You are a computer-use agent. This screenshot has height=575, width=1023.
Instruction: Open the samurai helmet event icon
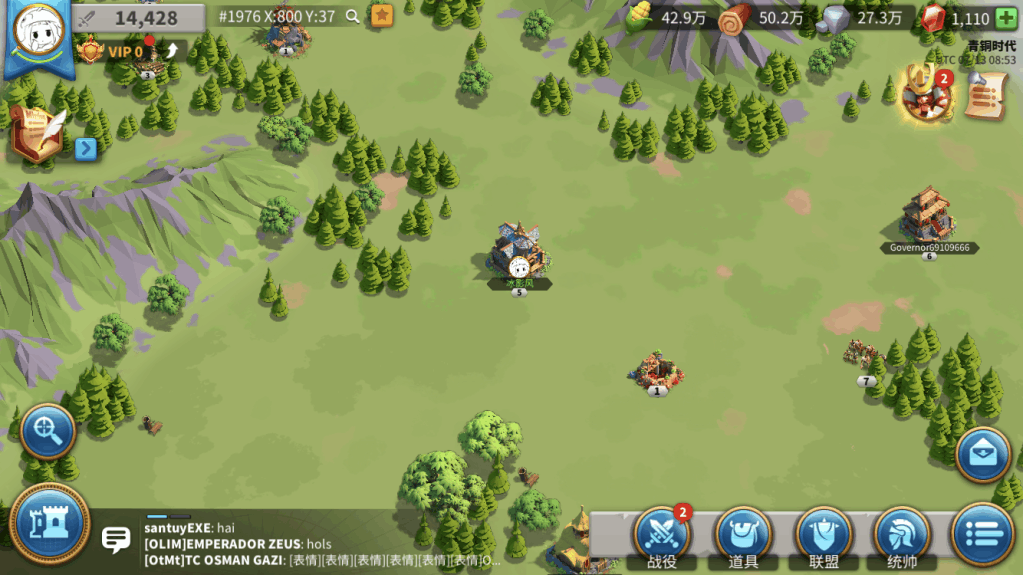pos(925,95)
